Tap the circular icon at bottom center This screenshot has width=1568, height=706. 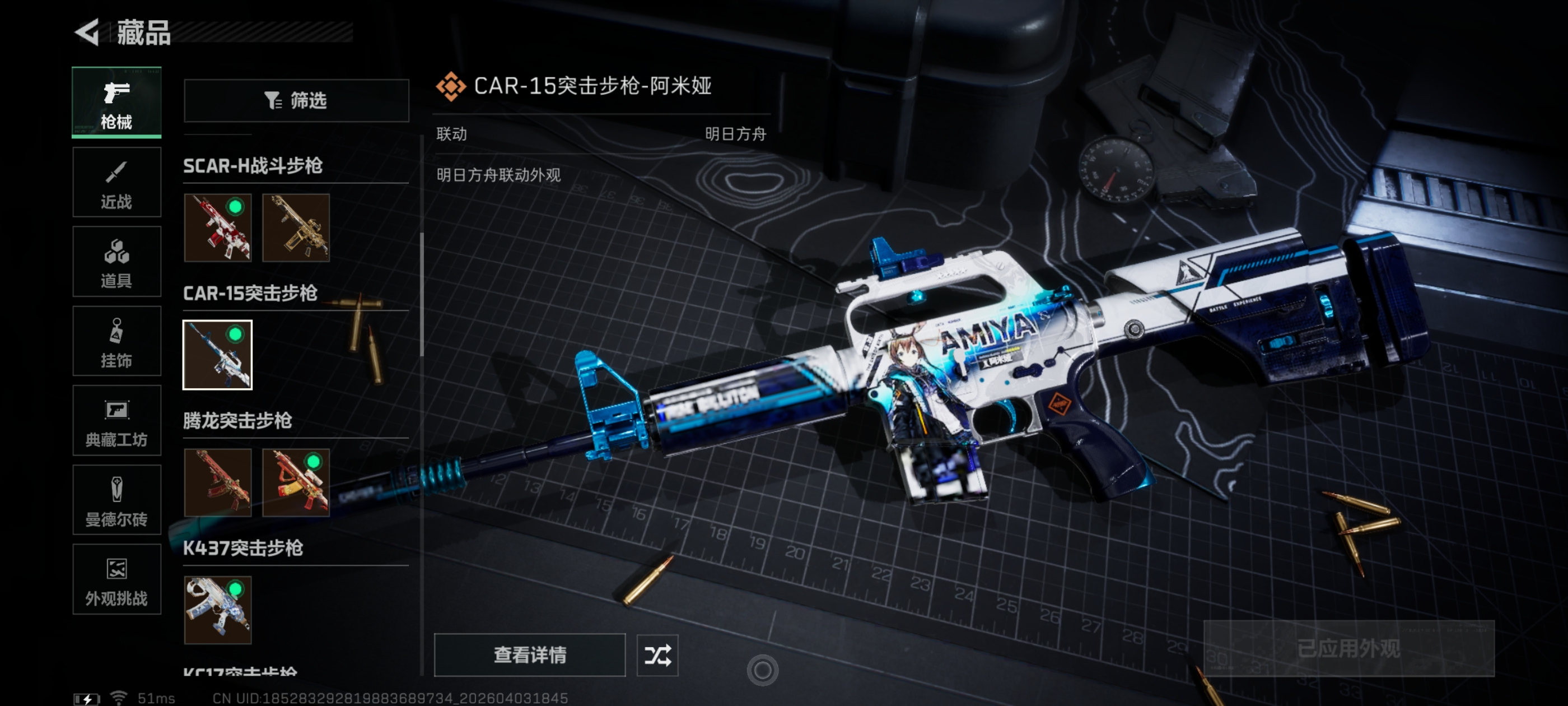pyautogui.click(x=762, y=671)
